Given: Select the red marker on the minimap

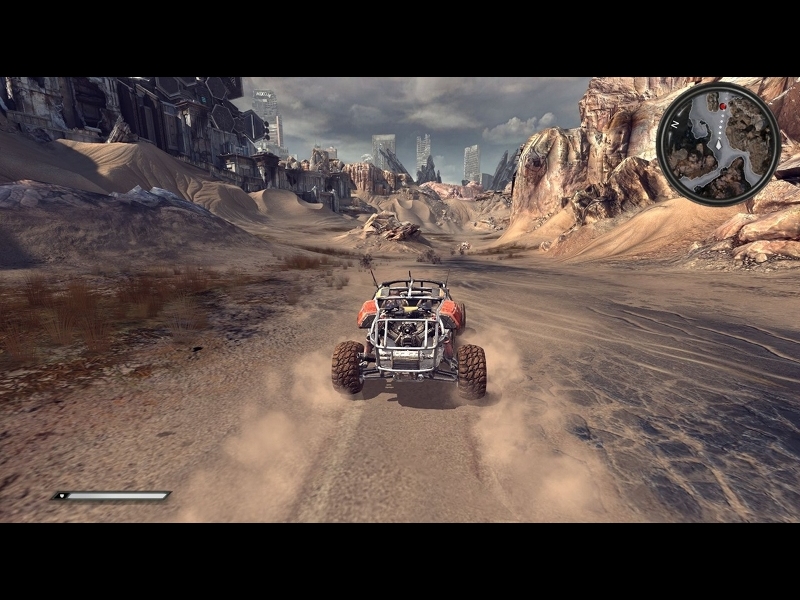Looking at the screenshot, I should click(723, 105).
